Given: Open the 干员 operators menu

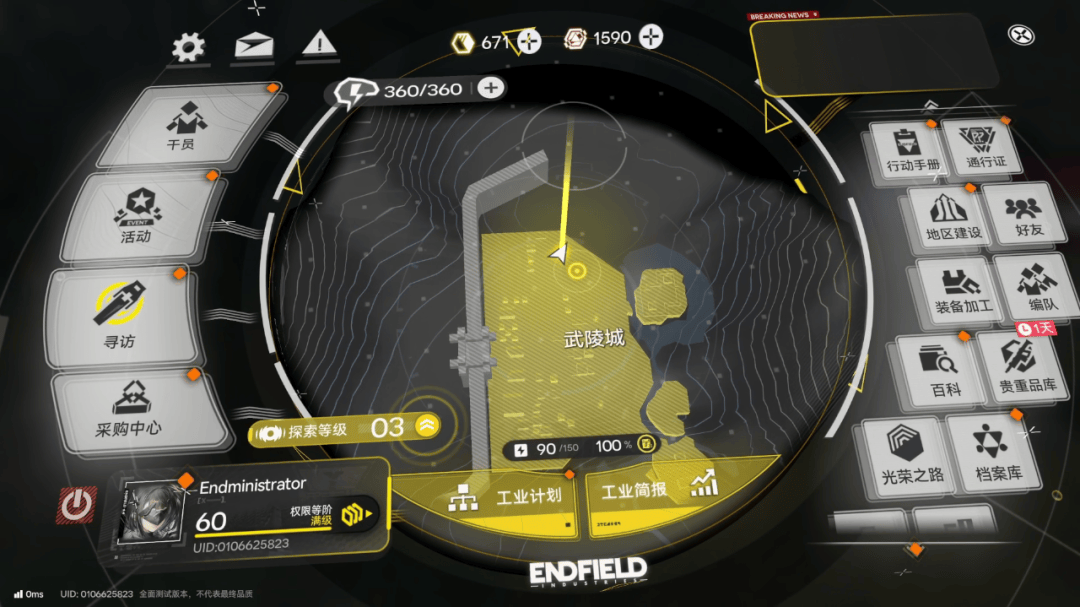Looking at the screenshot, I should point(182,128).
